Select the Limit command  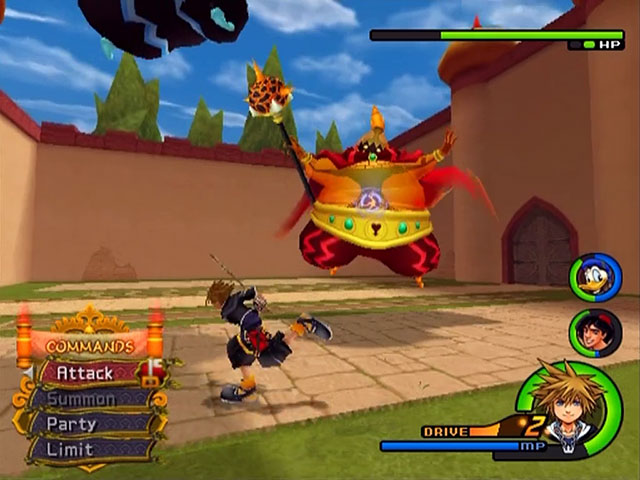coord(86,448)
